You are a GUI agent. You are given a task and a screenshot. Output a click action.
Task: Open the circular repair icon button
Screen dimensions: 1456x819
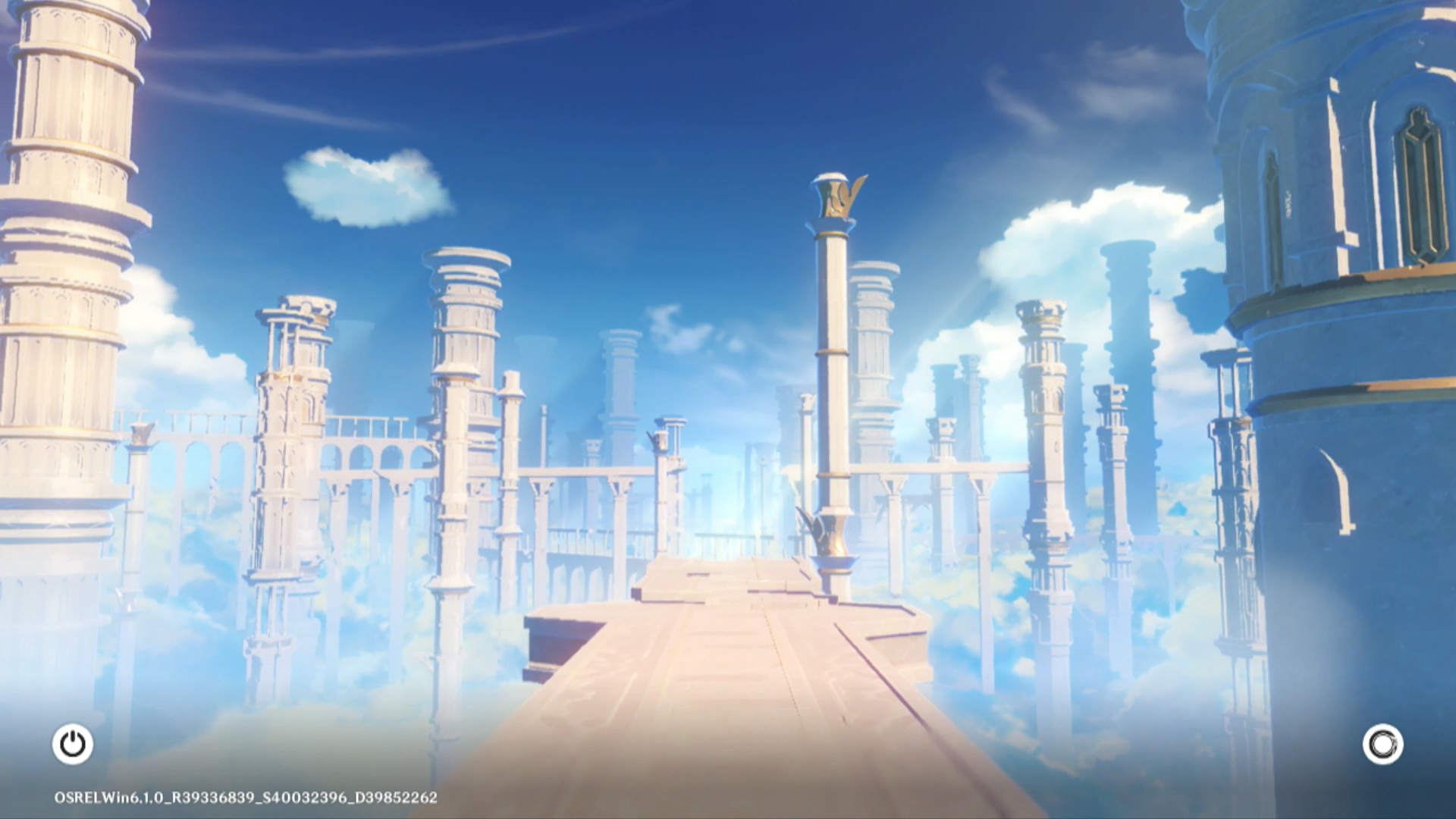[x=1382, y=744]
